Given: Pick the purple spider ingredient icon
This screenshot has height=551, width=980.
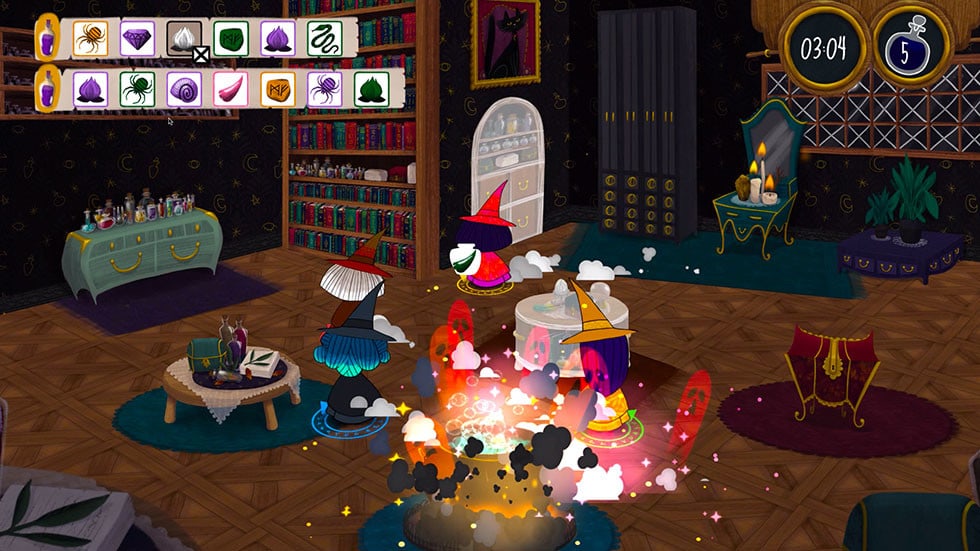Looking at the screenshot, I should click(x=324, y=87).
